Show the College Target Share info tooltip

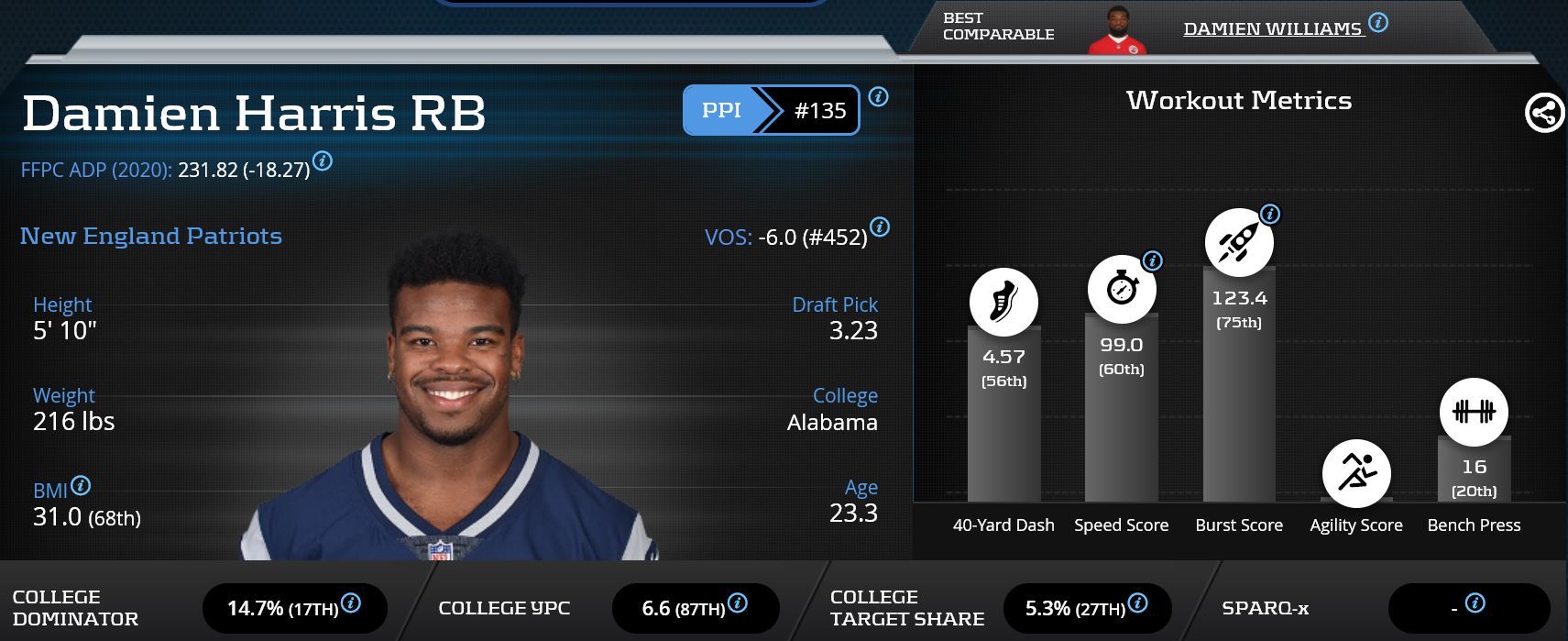point(1137,603)
